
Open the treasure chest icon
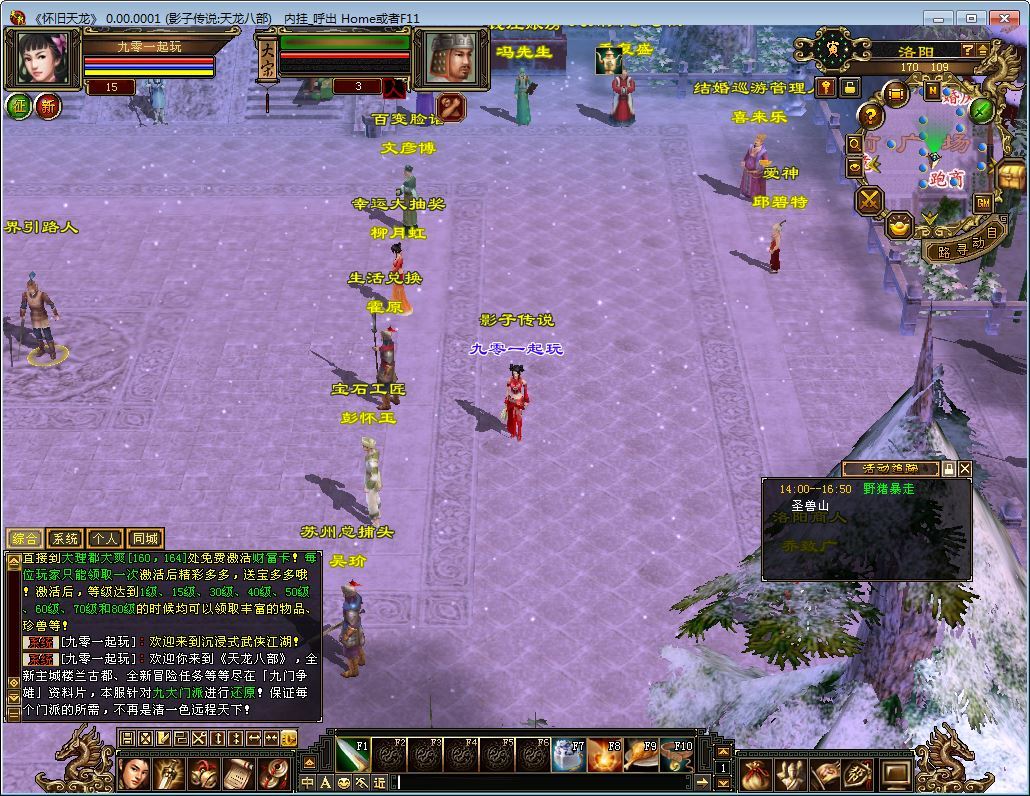[x=1012, y=176]
